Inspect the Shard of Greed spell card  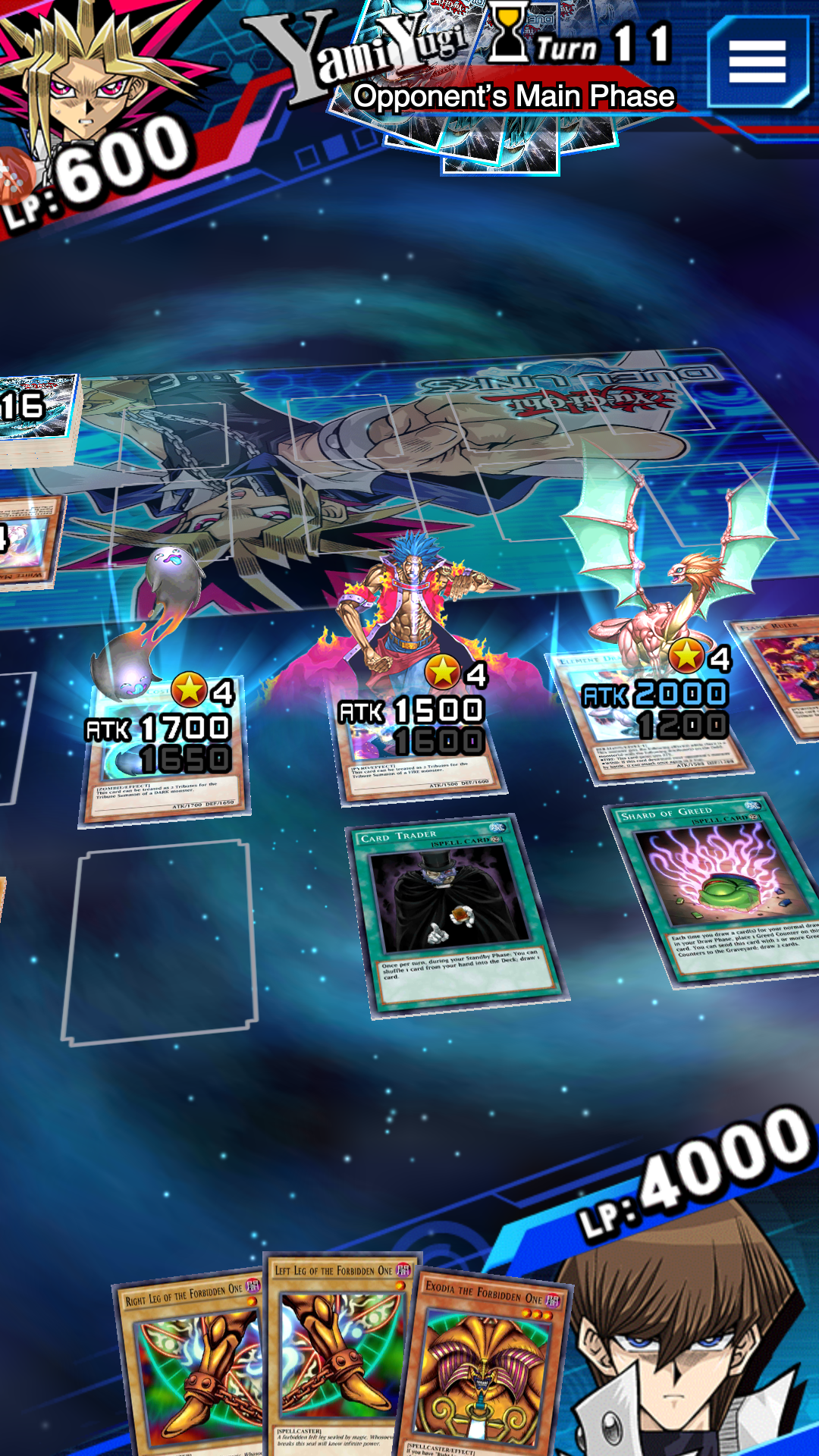(713, 887)
